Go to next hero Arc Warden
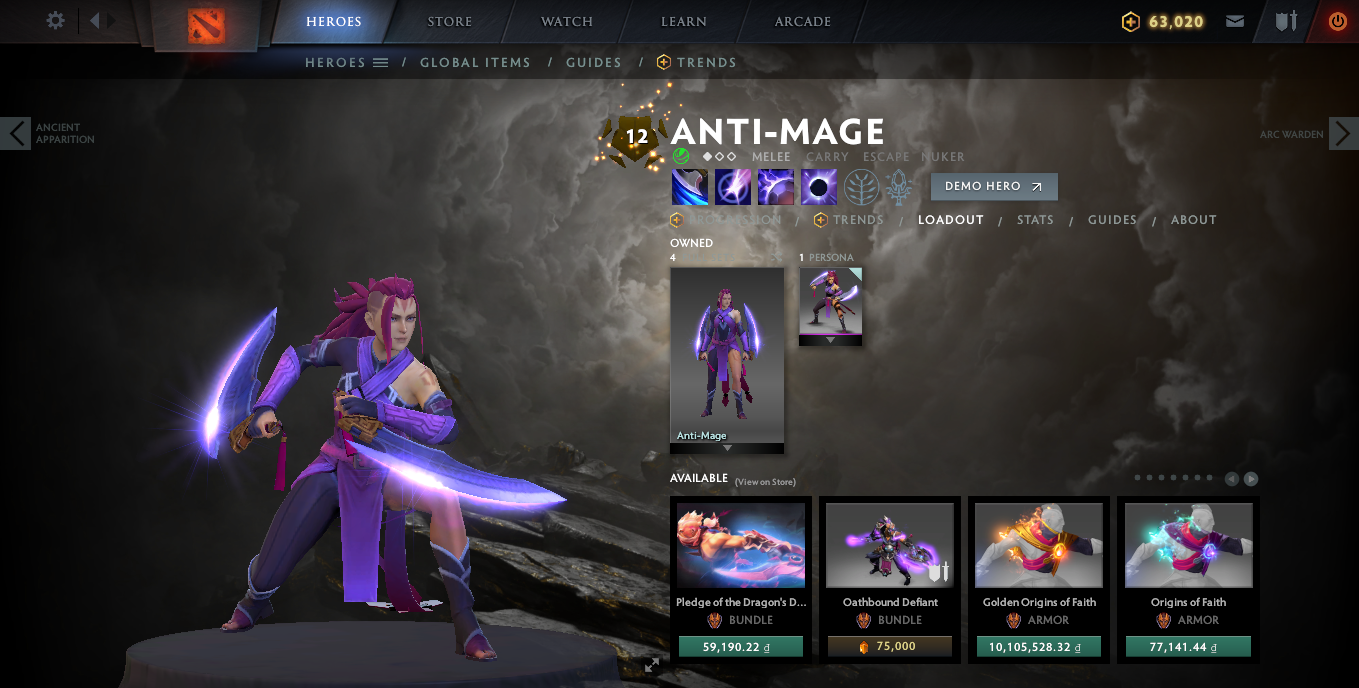Screen dimensions: 1359x688 [x=1343, y=133]
